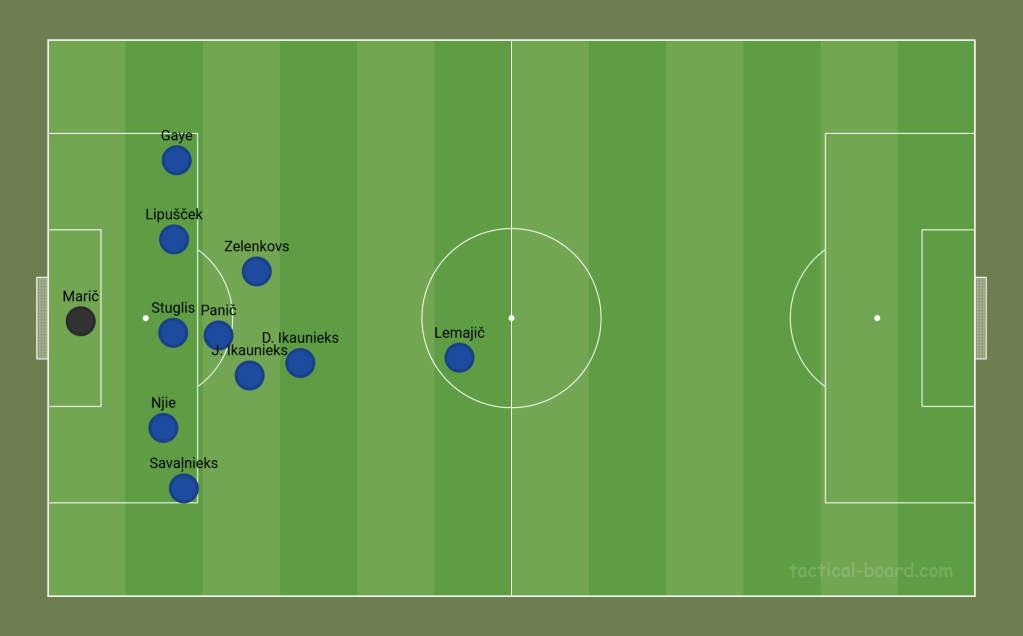Image resolution: width=1023 pixels, height=636 pixels.
Task: Select the J. Ikaunieks token
Action: [x=249, y=375]
